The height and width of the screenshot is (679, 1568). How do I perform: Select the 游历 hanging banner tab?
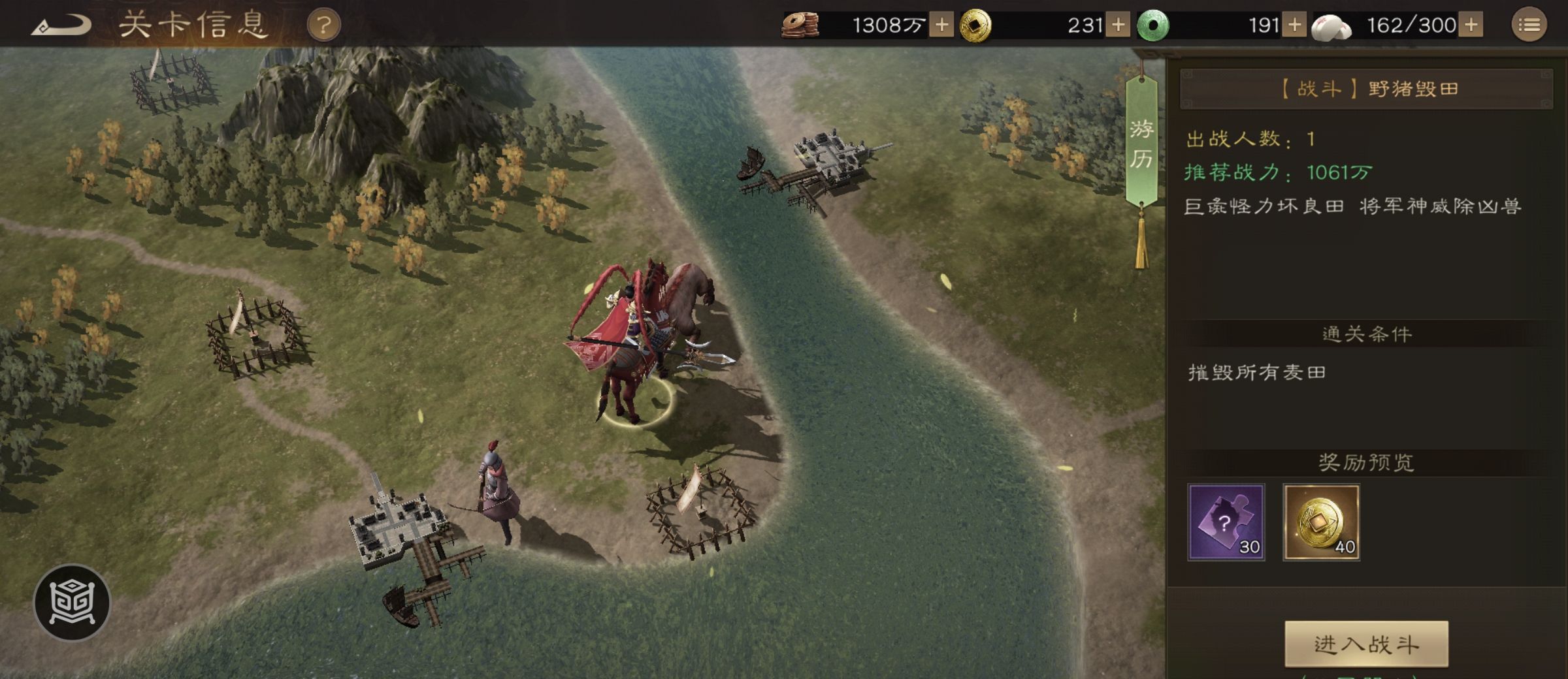(1141, 144)
